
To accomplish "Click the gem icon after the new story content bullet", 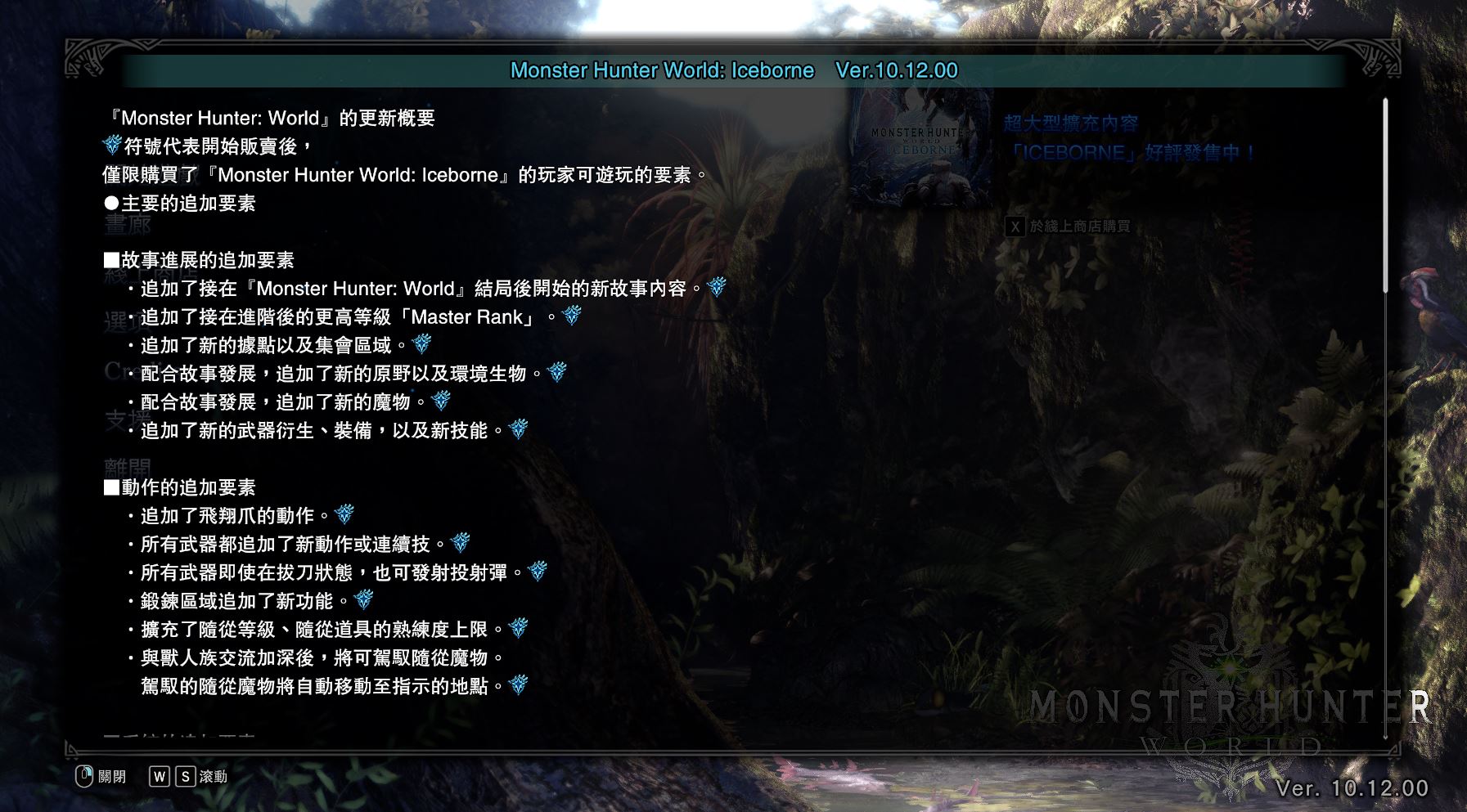I will click(x=717, y=288).
